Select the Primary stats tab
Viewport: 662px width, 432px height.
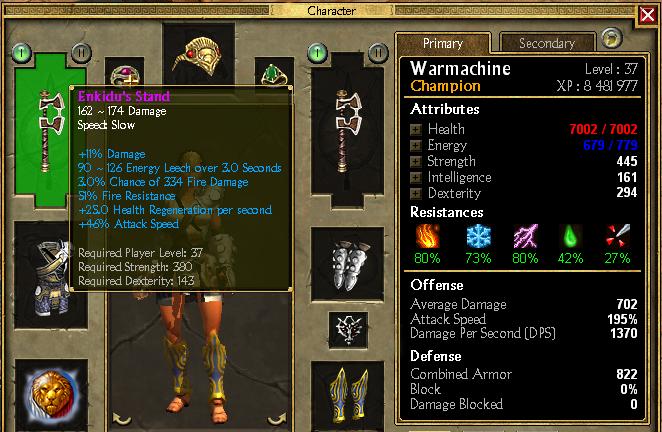pyautogui.click(x=442, y=43)
